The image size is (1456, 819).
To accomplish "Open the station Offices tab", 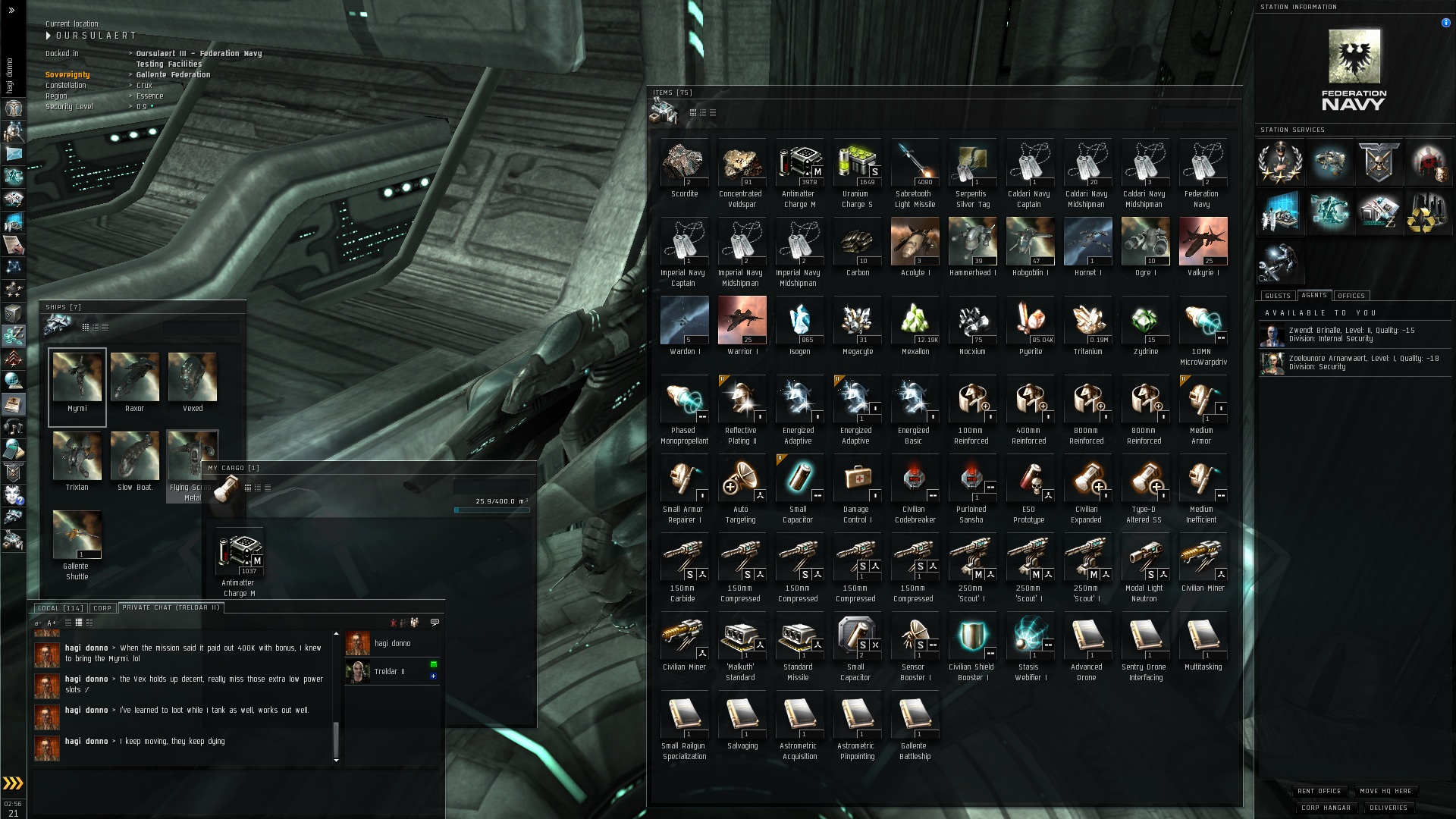I will (1351, 296).
